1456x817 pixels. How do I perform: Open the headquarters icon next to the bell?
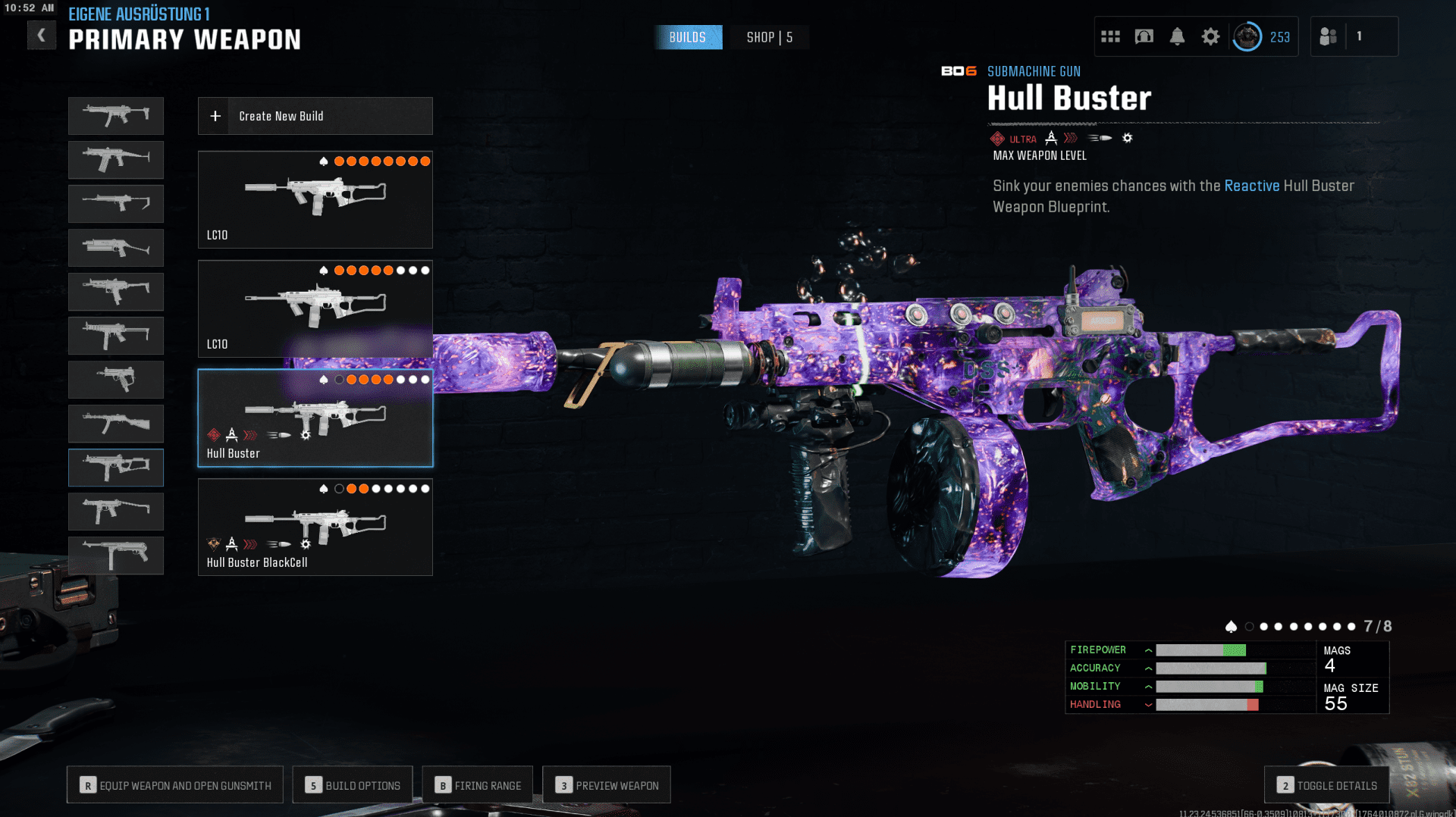click(x=1144, y=36)
